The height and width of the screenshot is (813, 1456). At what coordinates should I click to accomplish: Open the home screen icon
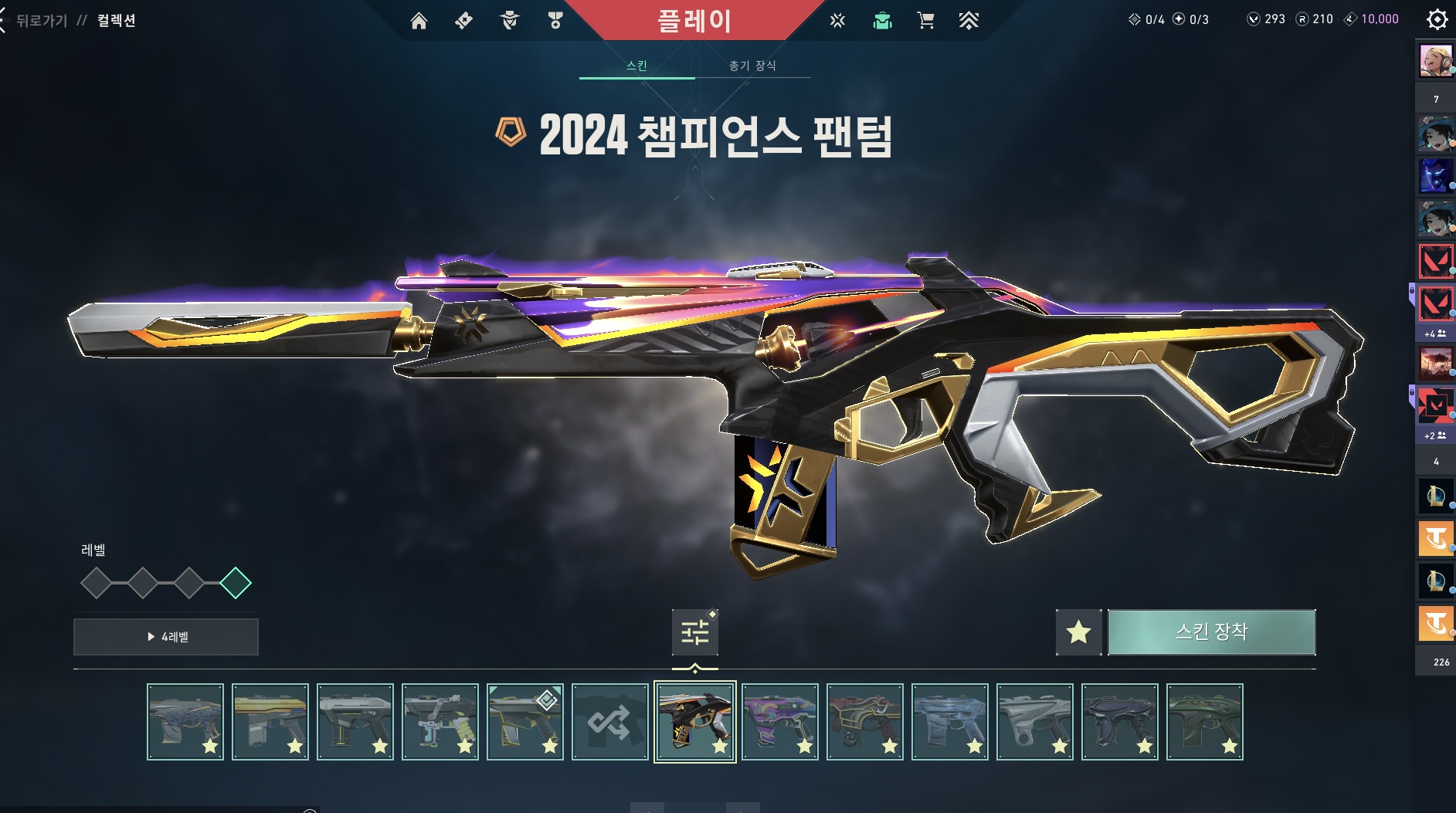419,21
